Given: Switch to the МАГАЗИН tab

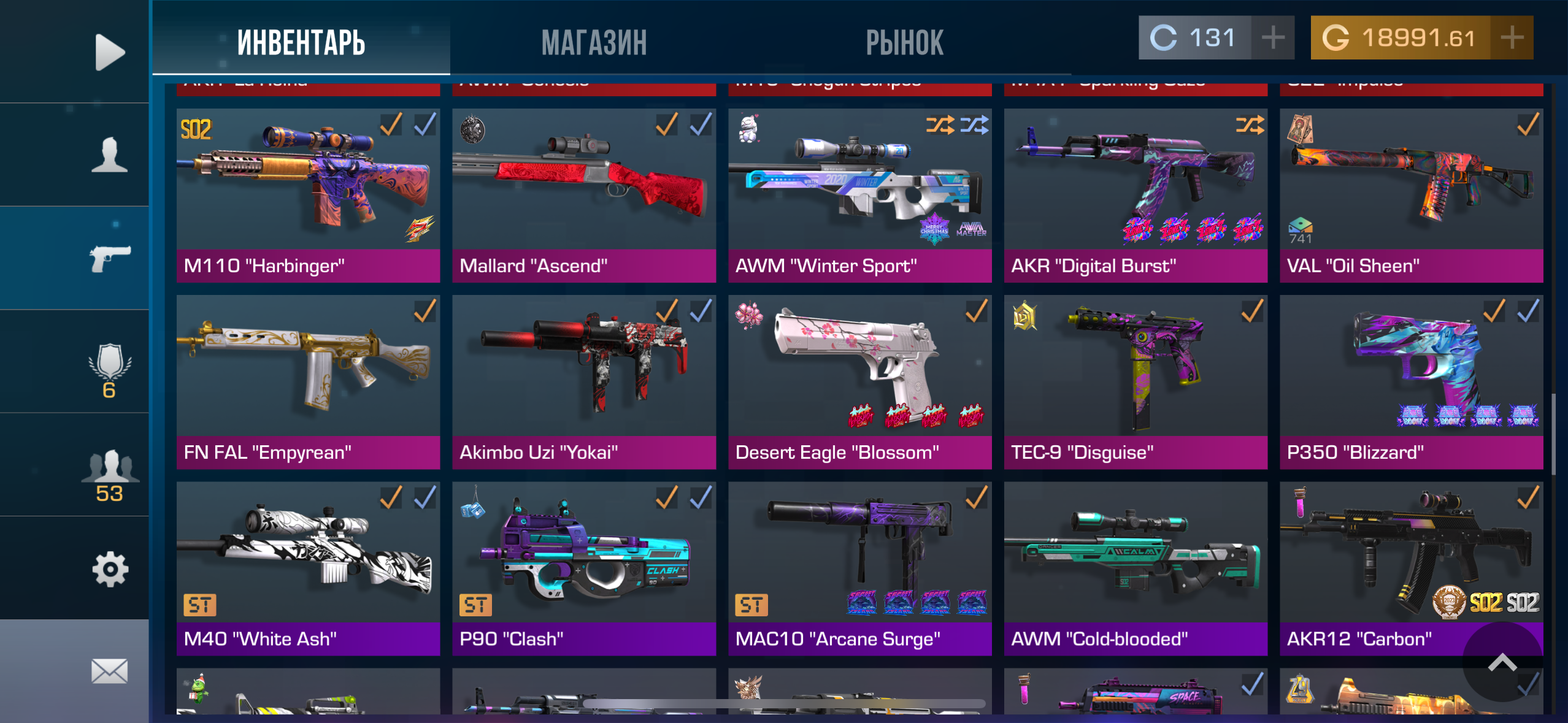Looking at the screenshot, I should click(x=594, y=40).
